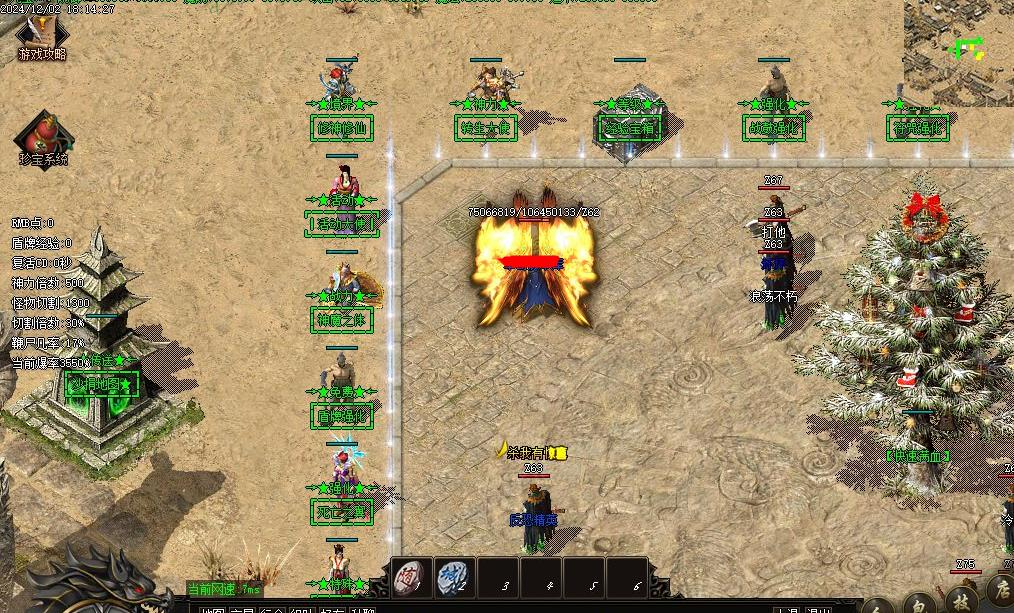
Task: Open the 珍宝系统 treasure system icon
Action: pyautogui.click(x=43, y=137)
